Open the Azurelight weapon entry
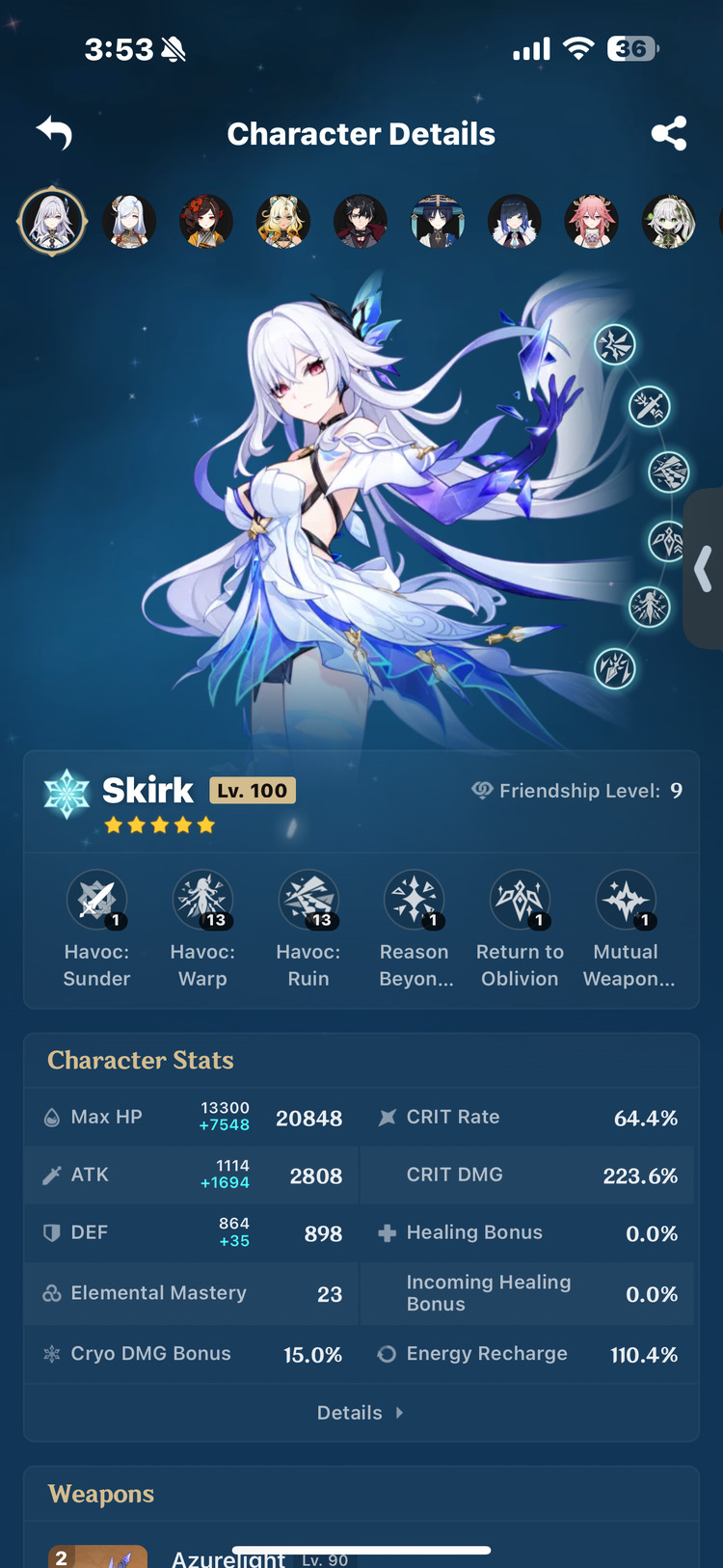The image size is (723, 1568). click(x=228, y=1556)
